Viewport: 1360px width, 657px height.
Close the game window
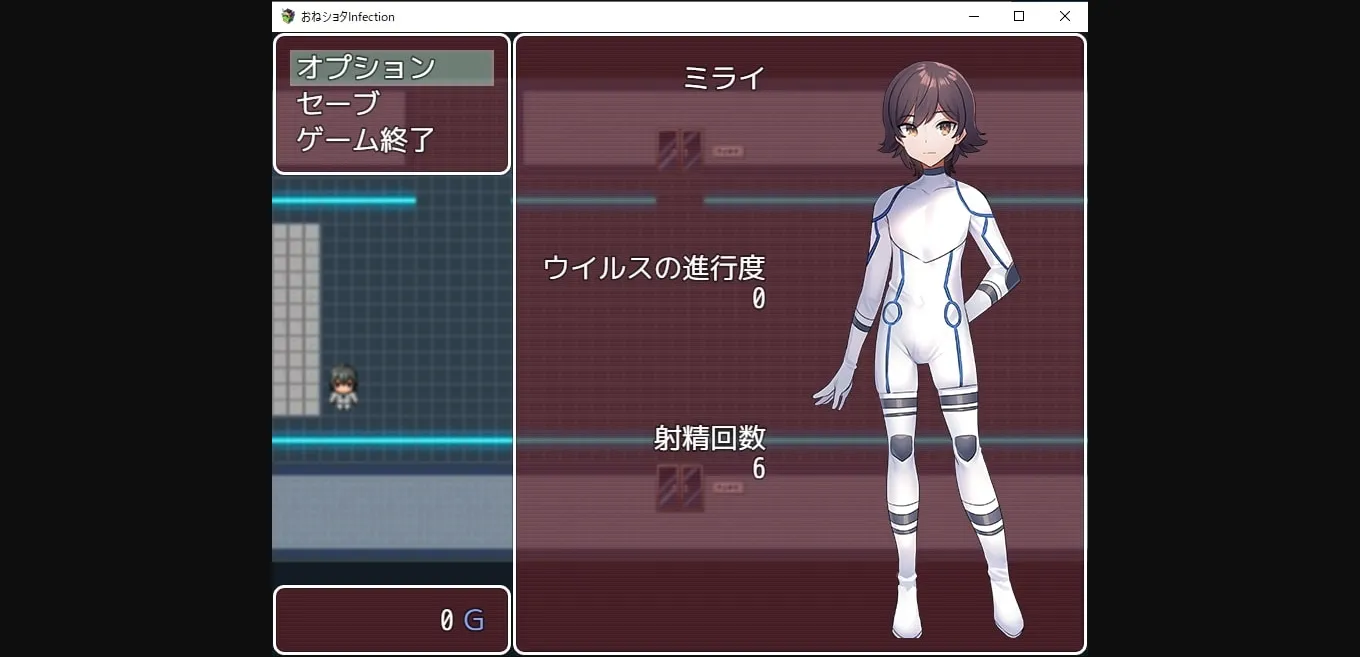coord(1064,16)
